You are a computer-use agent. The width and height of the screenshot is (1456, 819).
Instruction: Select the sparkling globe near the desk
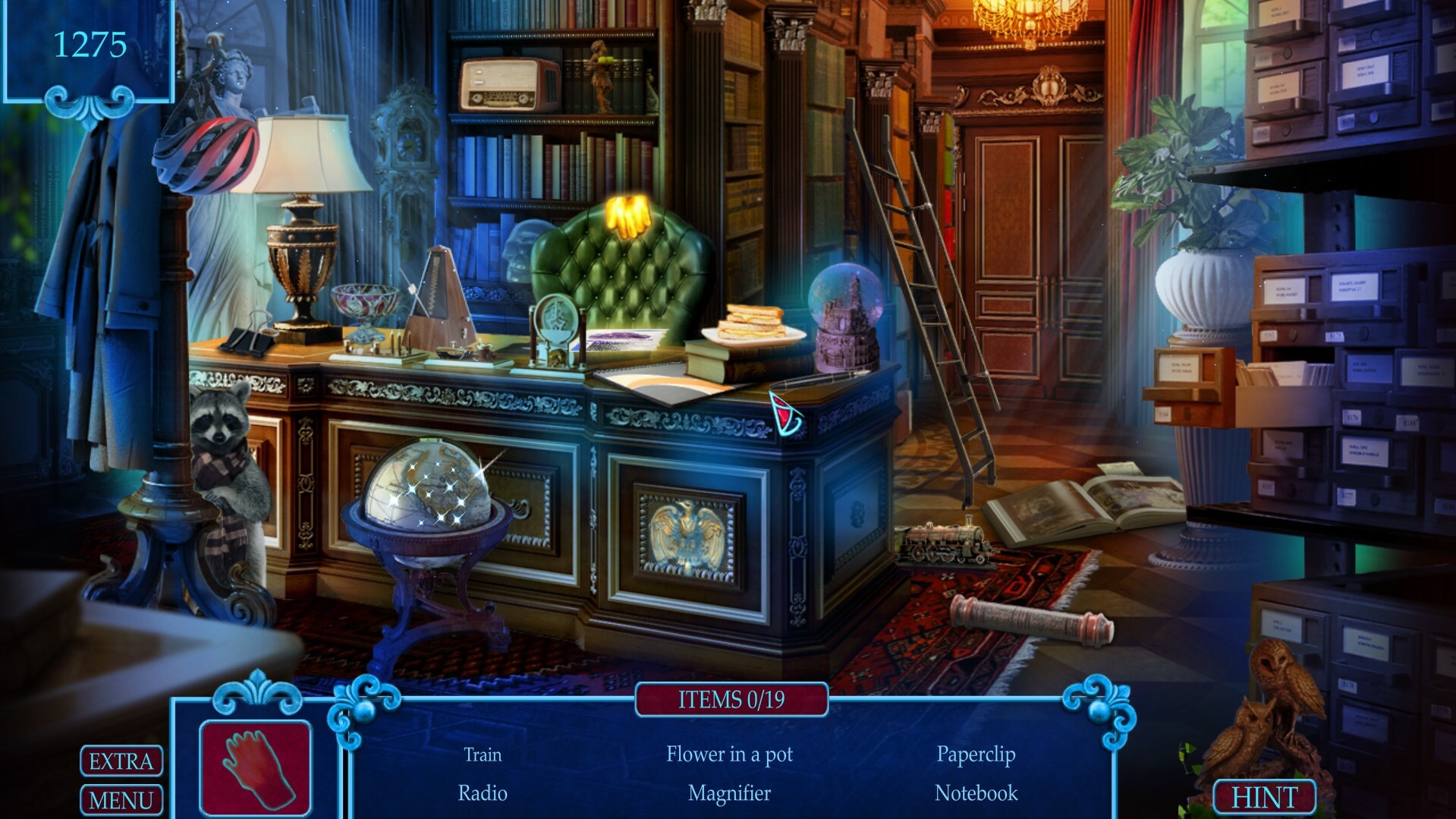pyautogui.click(x=435, y=486)
